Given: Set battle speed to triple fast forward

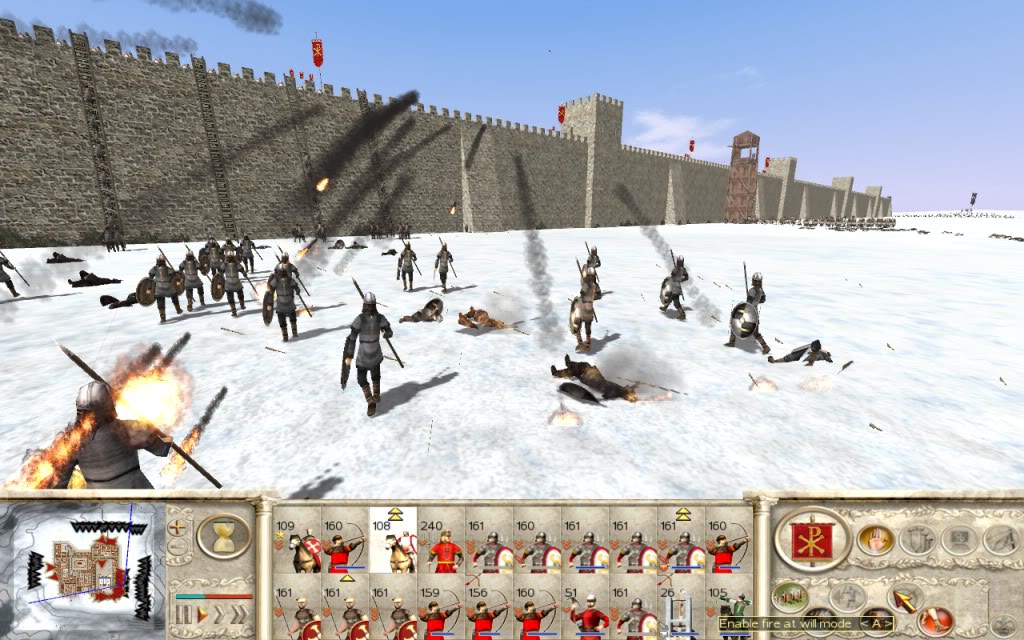Looking at the screenshot, I should [240, 612].
